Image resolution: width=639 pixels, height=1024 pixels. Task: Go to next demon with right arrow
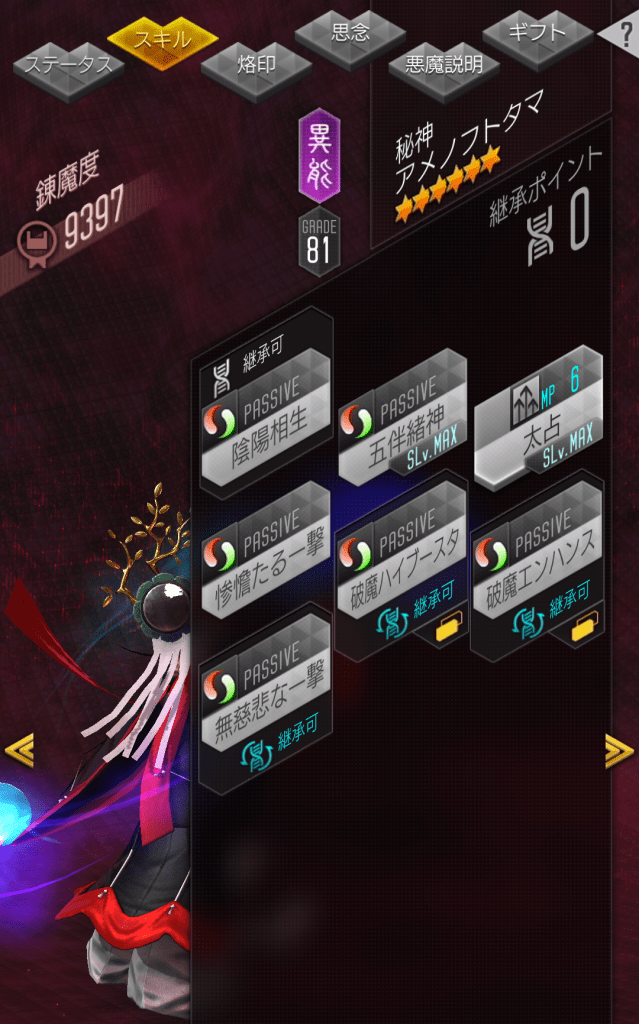point(619,749)
